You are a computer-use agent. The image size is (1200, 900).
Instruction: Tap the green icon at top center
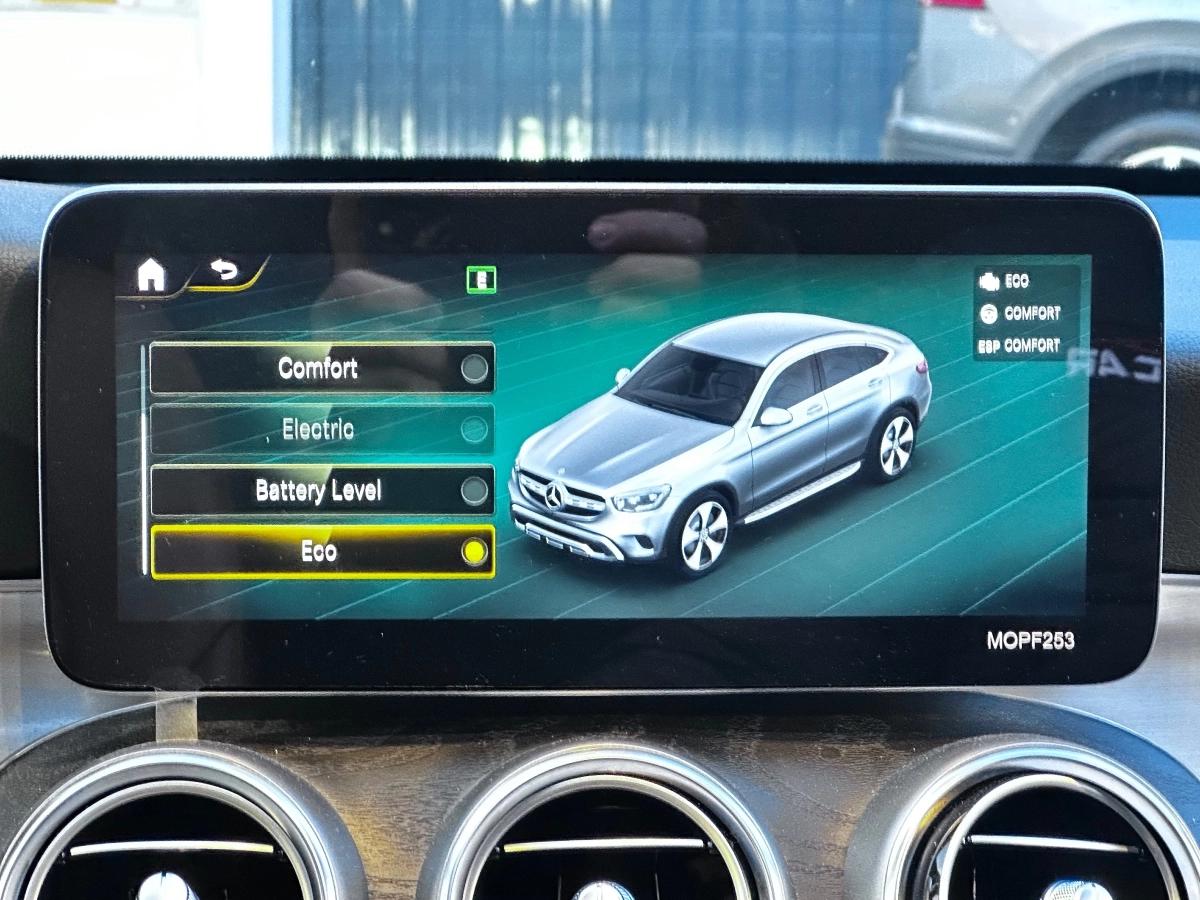click(x=481, y=280)
